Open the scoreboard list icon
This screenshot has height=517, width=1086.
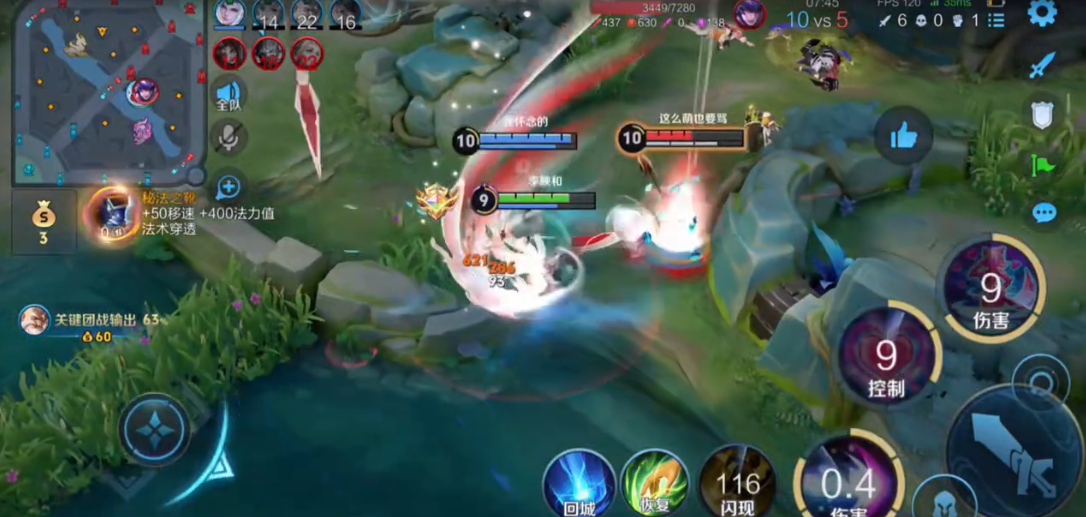pos(996,20)
